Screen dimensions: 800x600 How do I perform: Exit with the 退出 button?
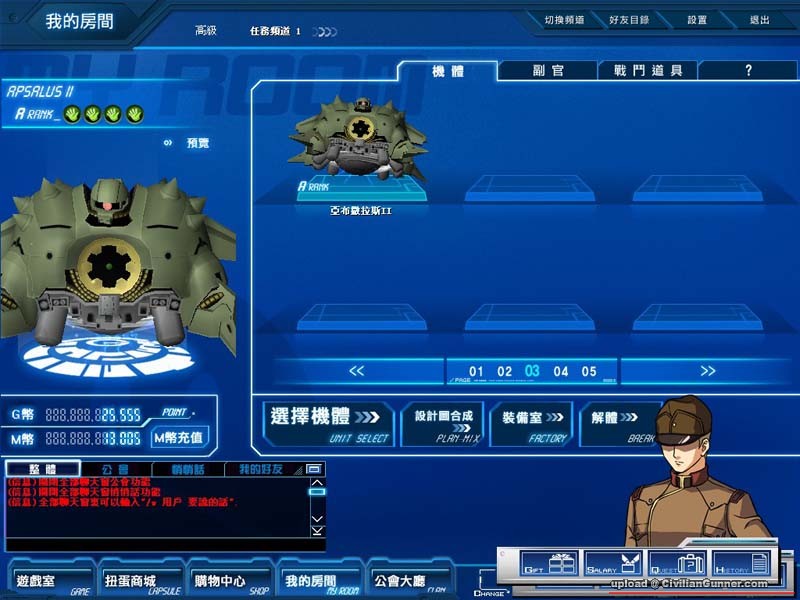point(760,20)
